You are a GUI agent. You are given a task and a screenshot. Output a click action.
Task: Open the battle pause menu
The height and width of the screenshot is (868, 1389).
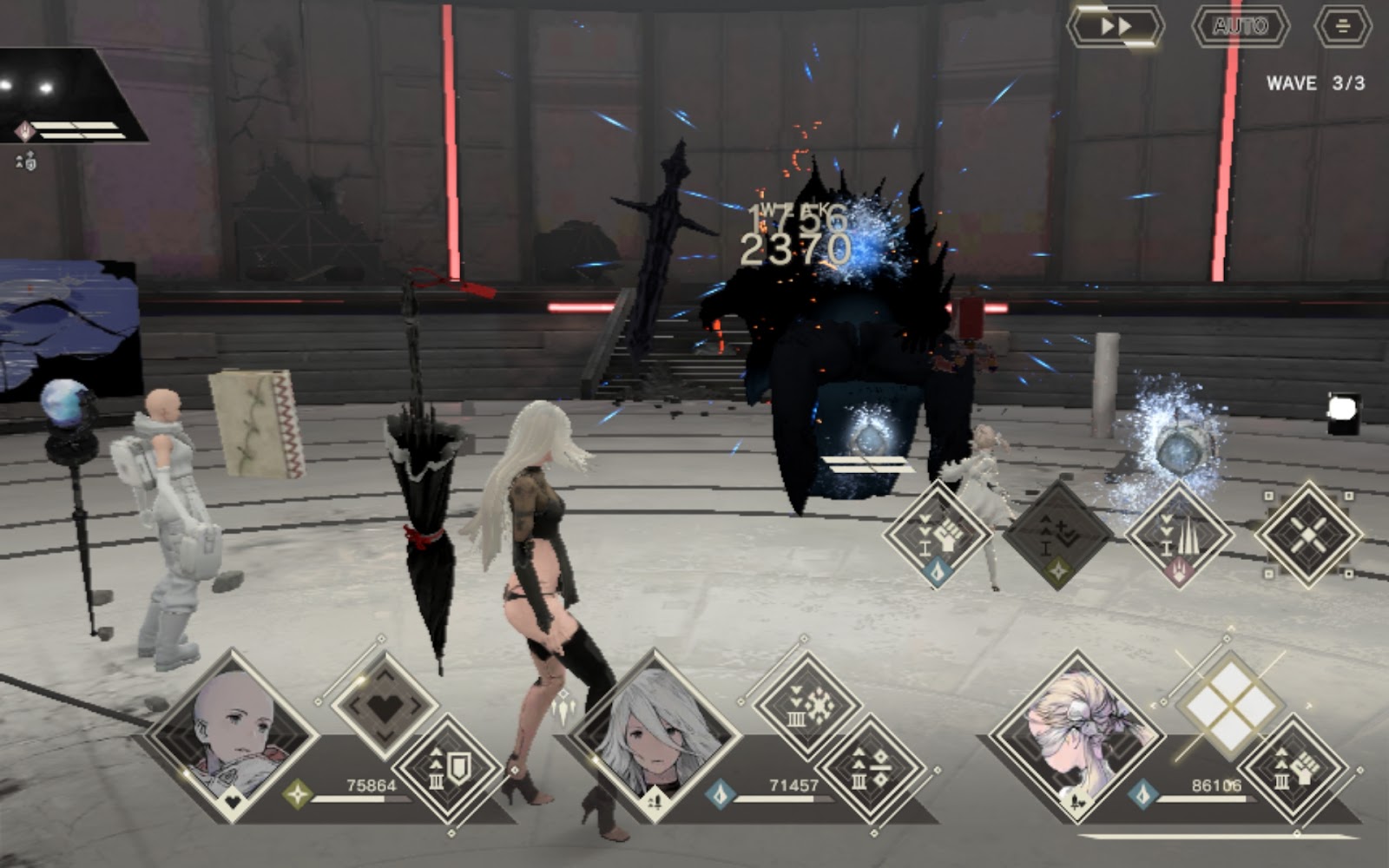[1342, 26]
